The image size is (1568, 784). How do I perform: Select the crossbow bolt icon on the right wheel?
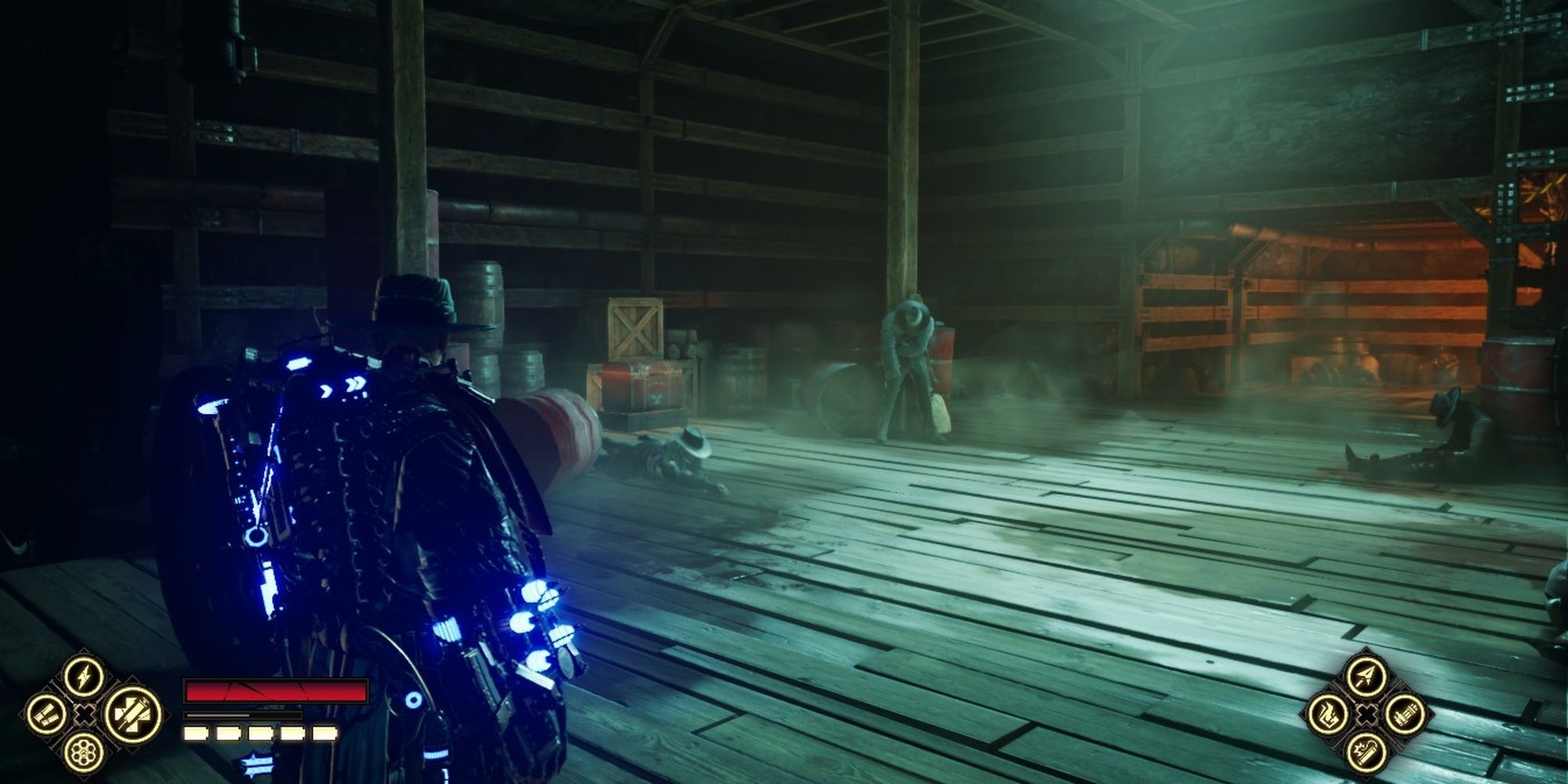pyautogui.click(x=1365, y=676)
